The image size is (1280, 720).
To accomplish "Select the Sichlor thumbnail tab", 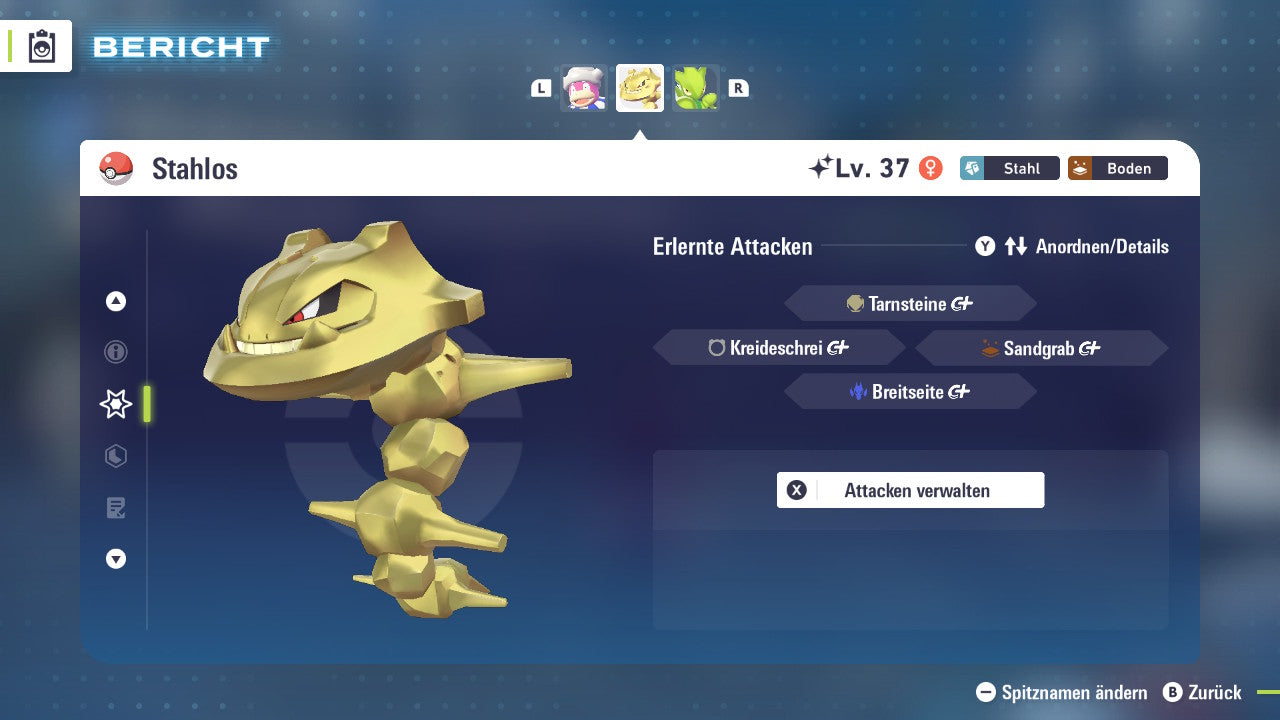I will 697,87.
